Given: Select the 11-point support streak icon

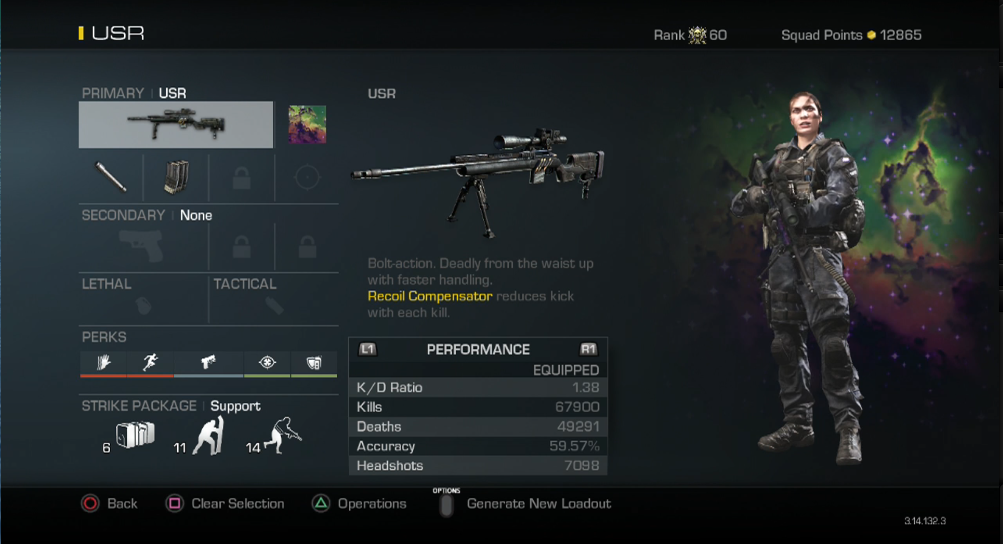Looking at the screenshot, I should point(207,436).
